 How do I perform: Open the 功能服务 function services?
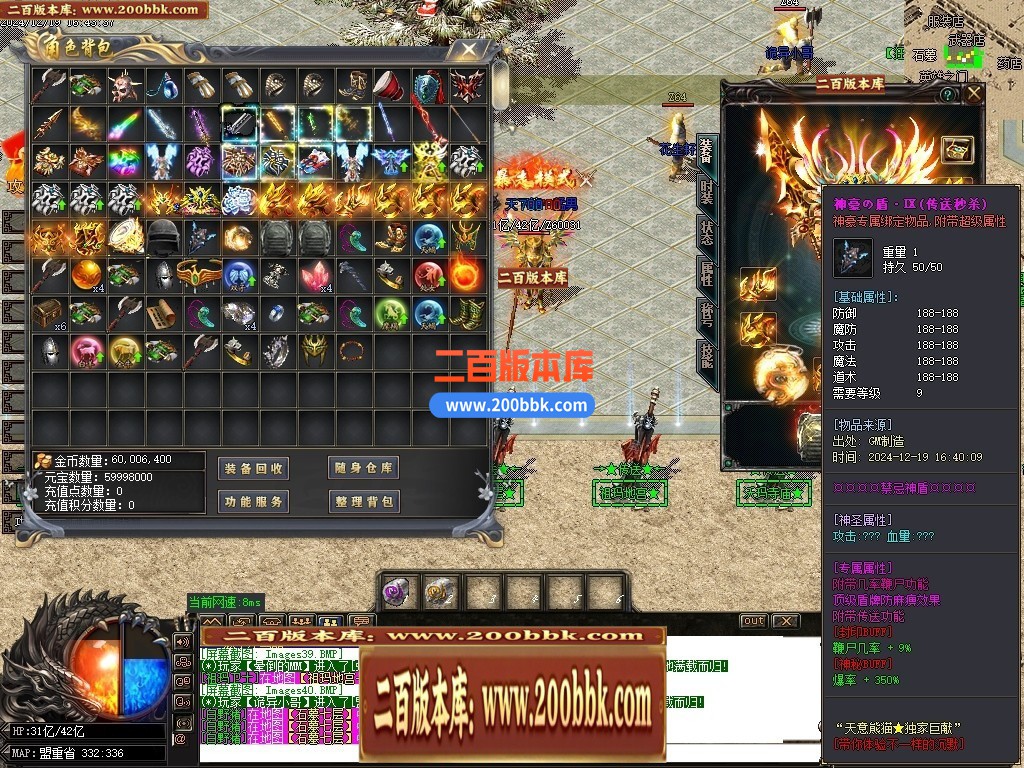pos(253,501)
